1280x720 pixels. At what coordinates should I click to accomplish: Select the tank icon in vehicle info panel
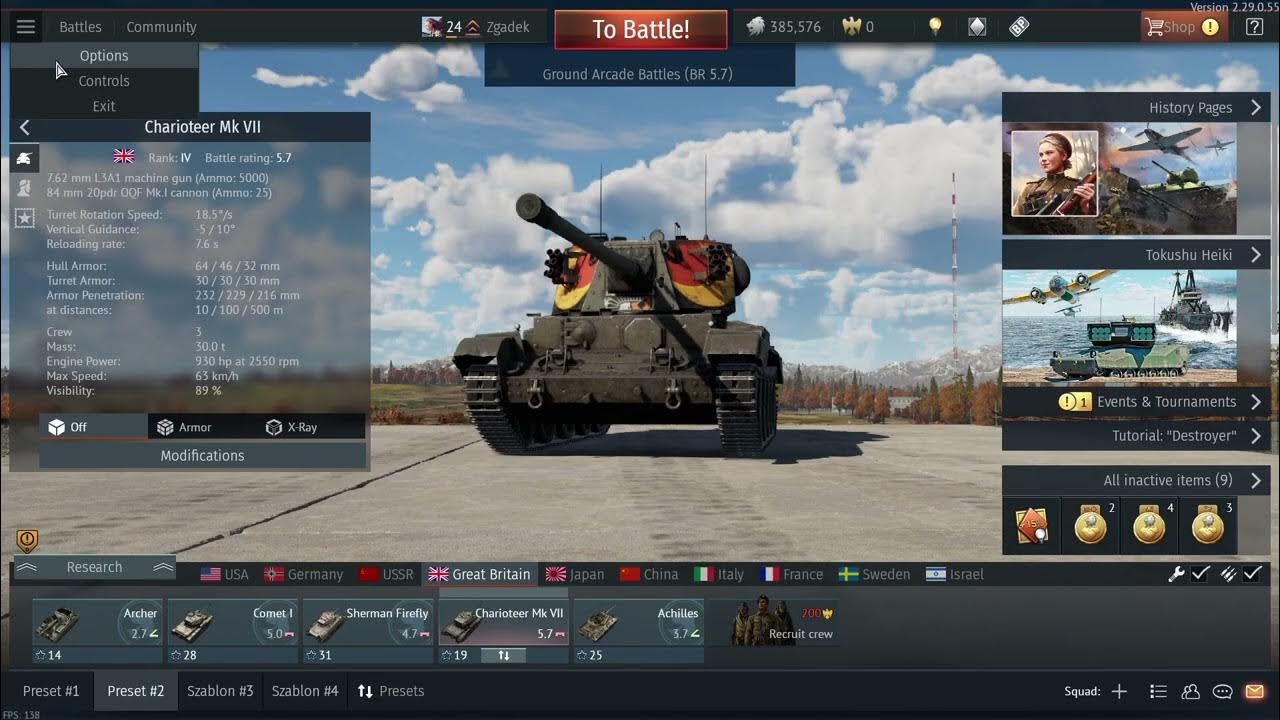[x=24, y=158]
